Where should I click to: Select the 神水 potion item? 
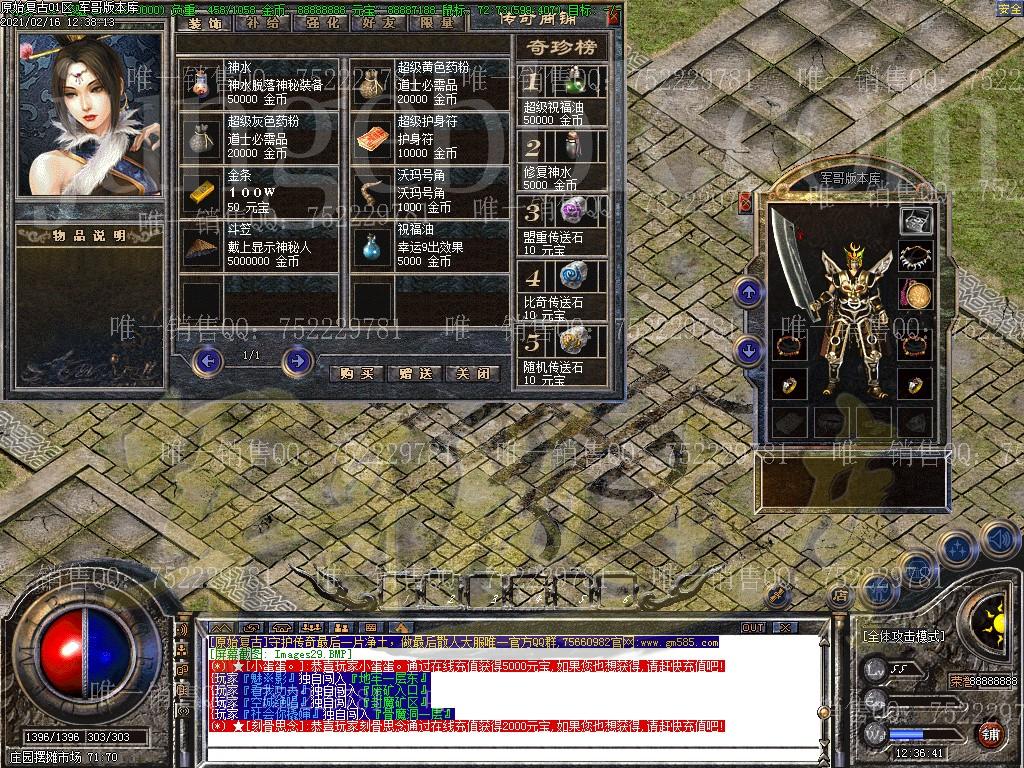[202, 82]
